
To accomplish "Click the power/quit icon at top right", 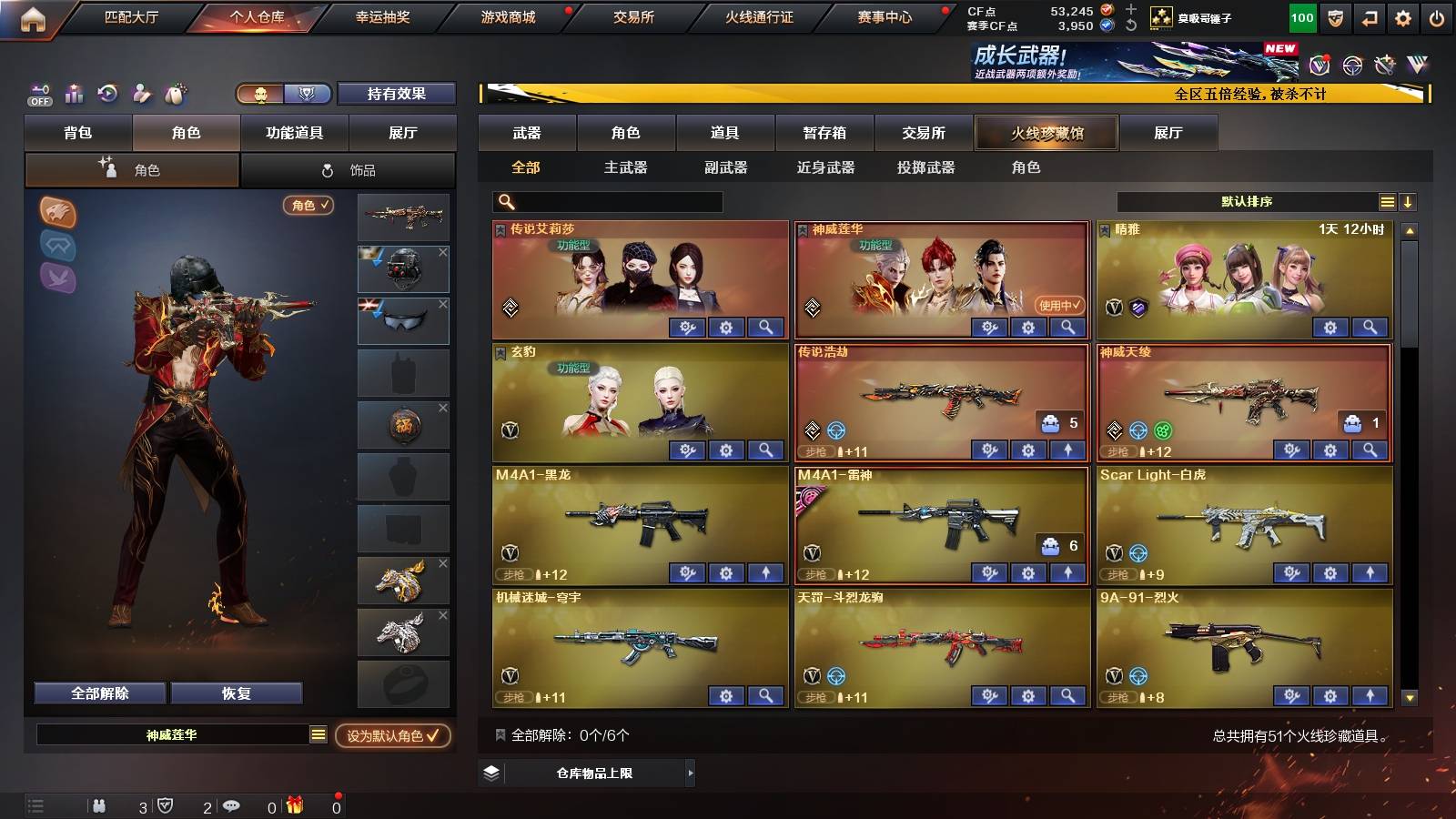I will (x=1436, y=15).
